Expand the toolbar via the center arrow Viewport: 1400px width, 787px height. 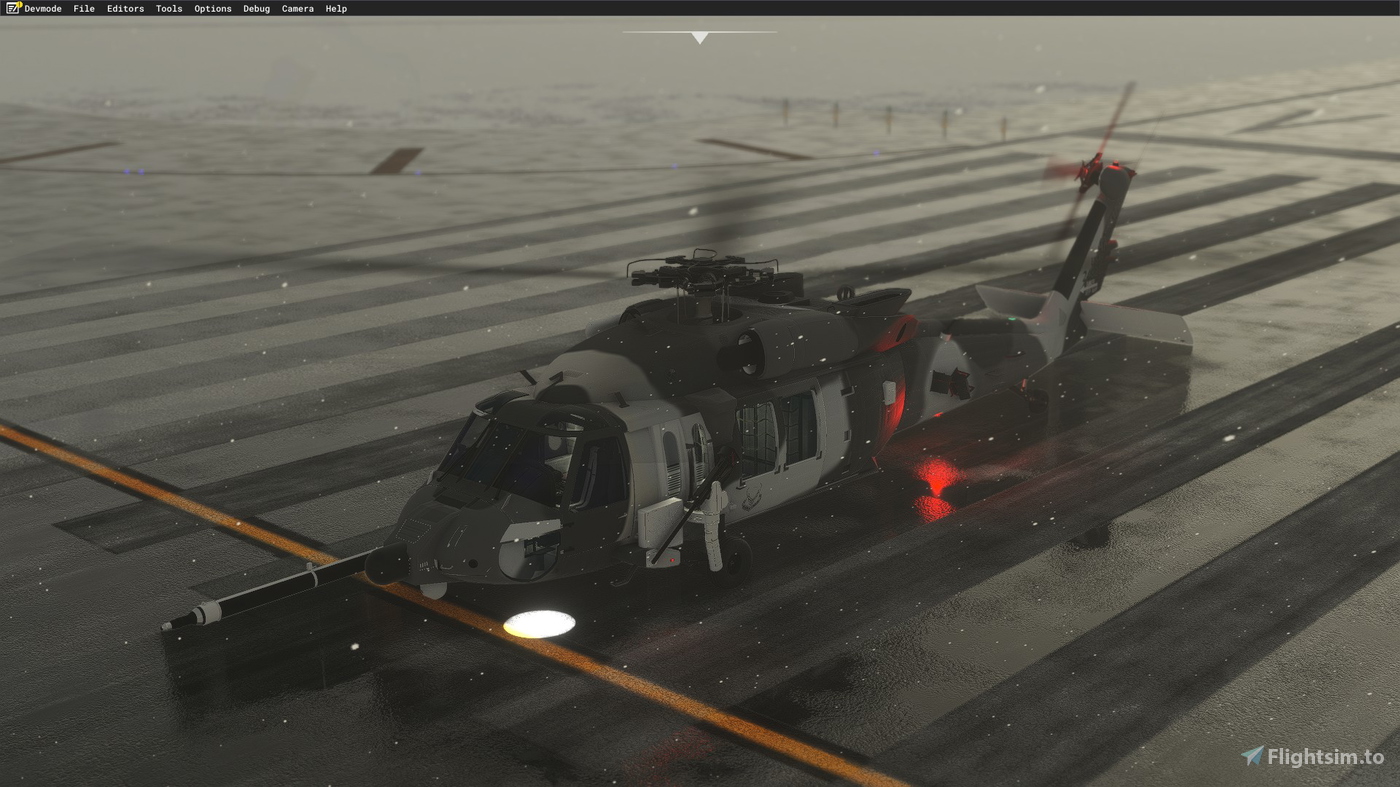[699, 37]
